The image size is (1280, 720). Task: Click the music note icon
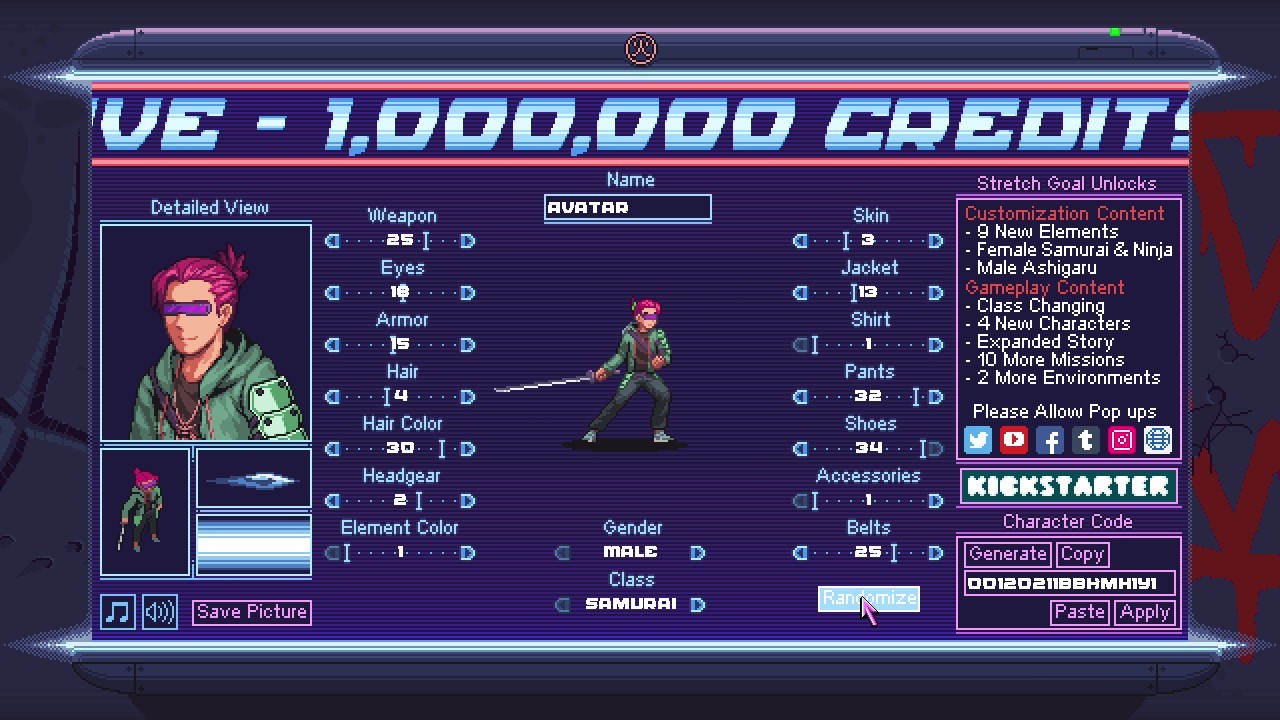[x=117, y=611]
